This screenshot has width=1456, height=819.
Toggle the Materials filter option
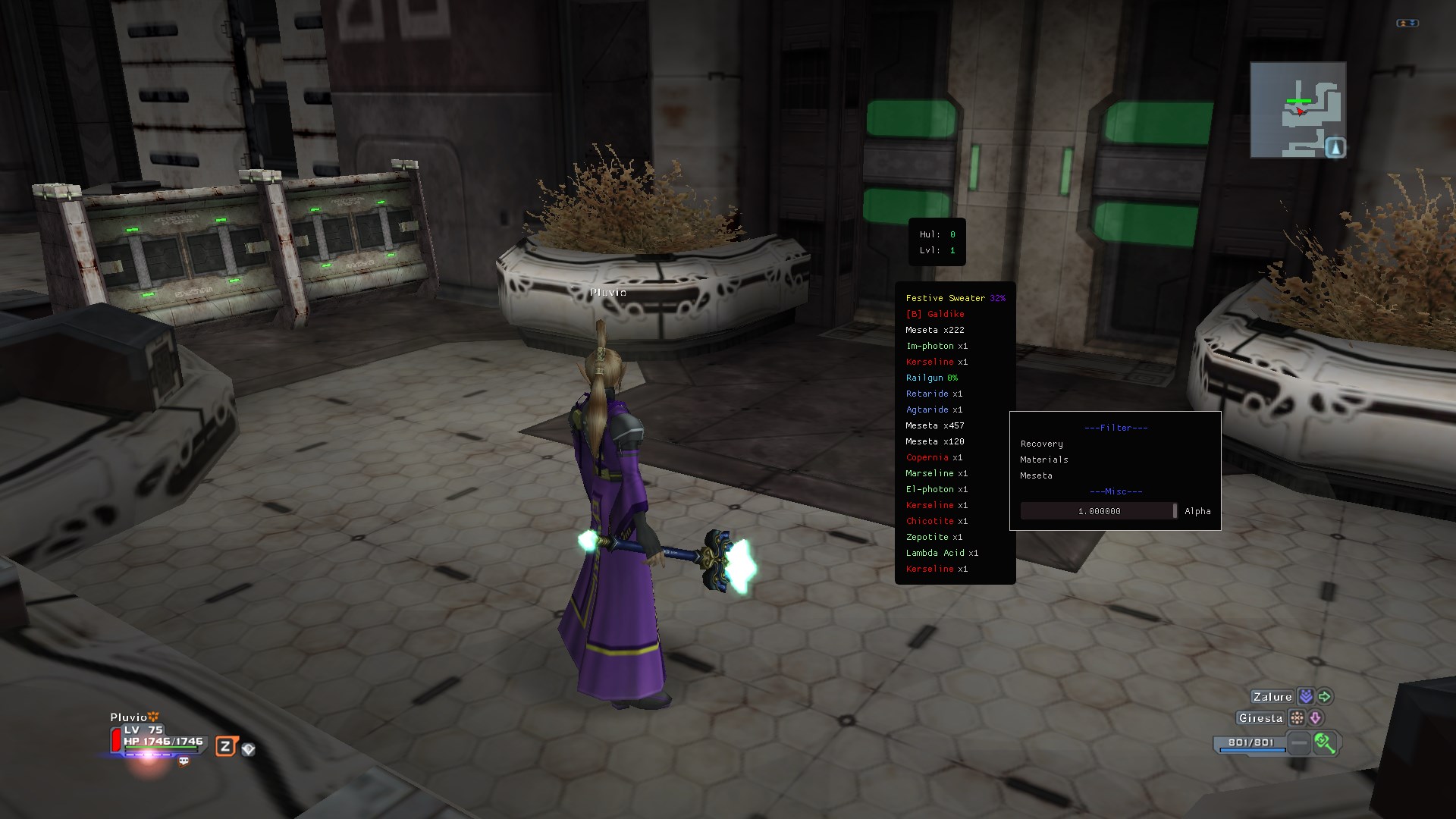(1043, 460)
